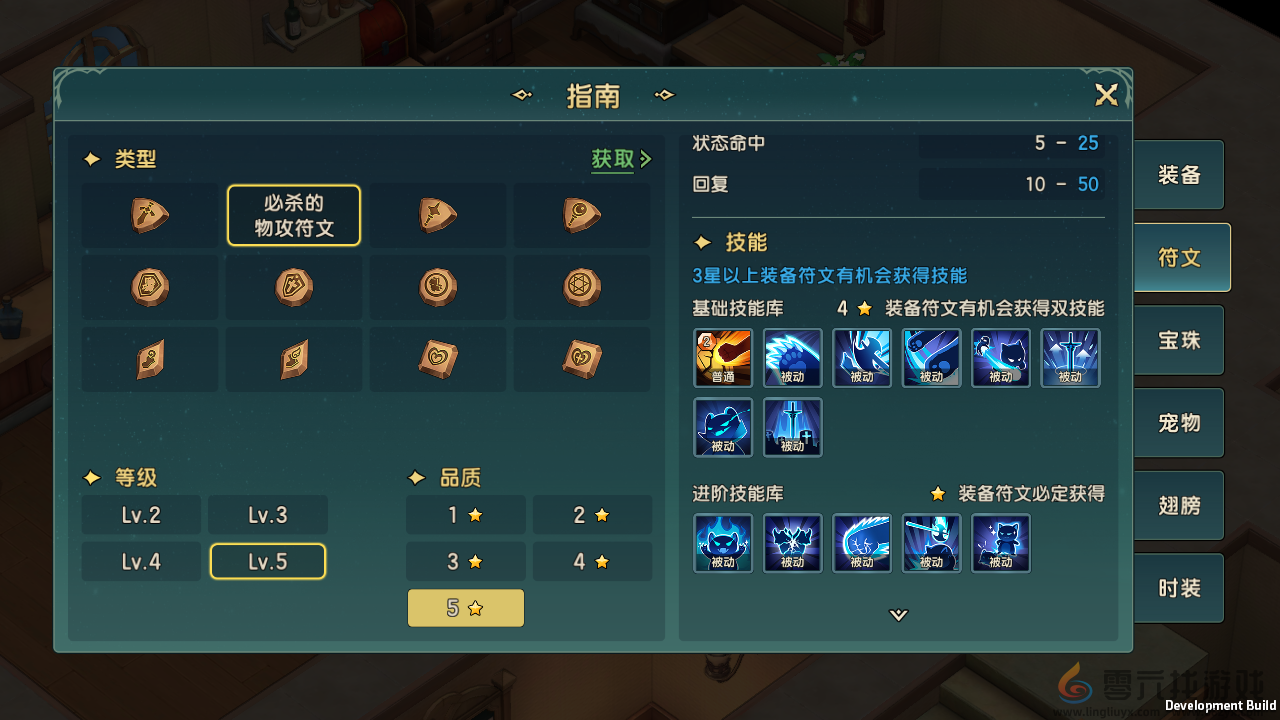The height and width of the screenshot is (720, 1280).
Task: Click the graveyard cross passive skill icon
Action: pos(793,428)
